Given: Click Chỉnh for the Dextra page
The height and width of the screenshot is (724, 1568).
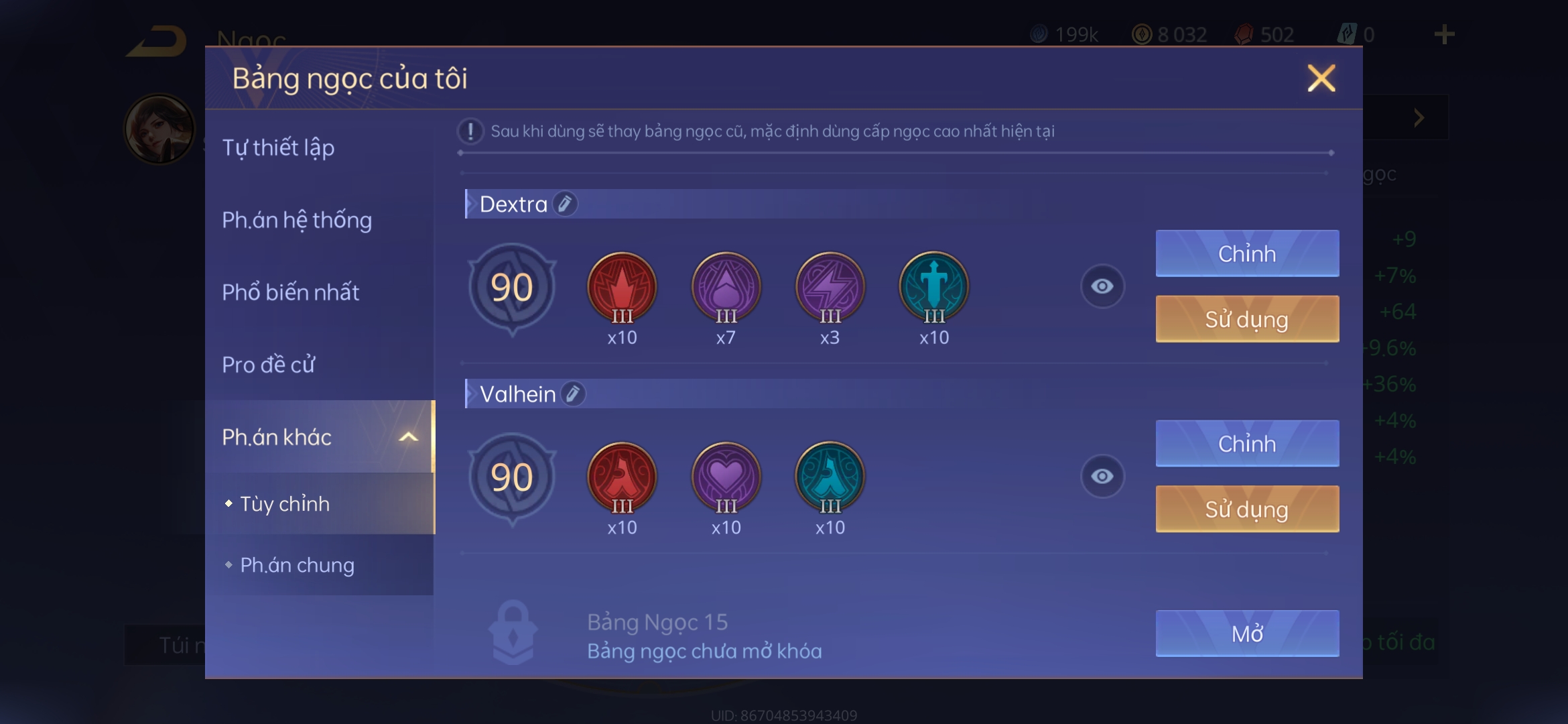Looking at the screenshot, I should coord(1247,253).
